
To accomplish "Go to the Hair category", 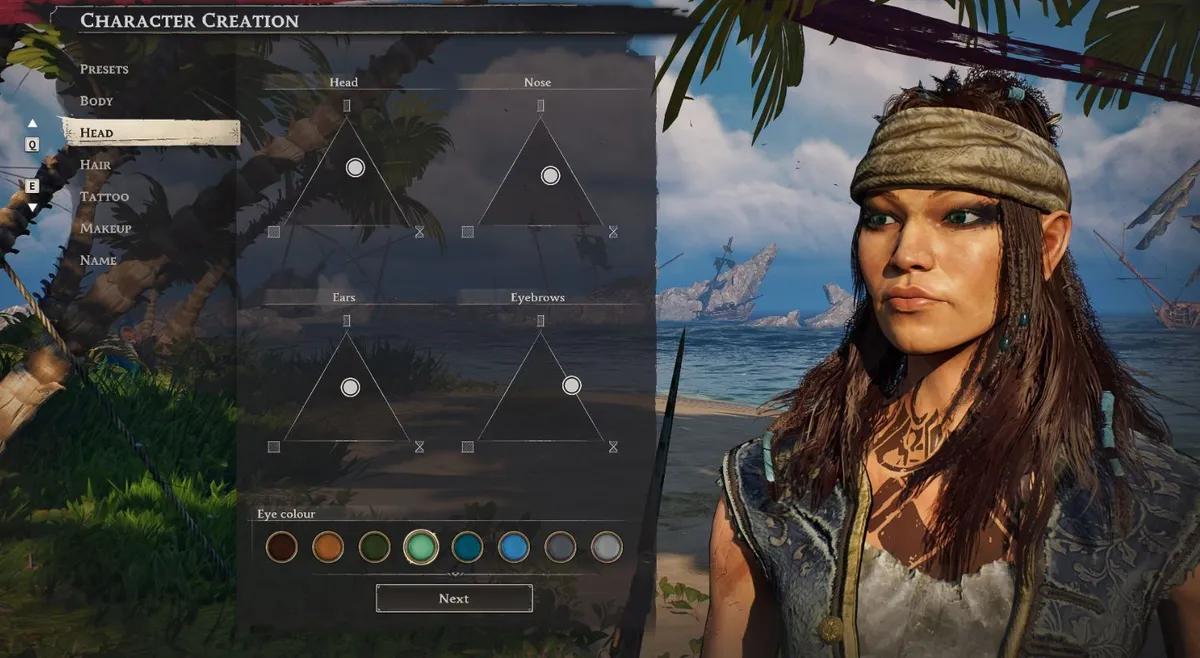I will [x=95, y=164].
